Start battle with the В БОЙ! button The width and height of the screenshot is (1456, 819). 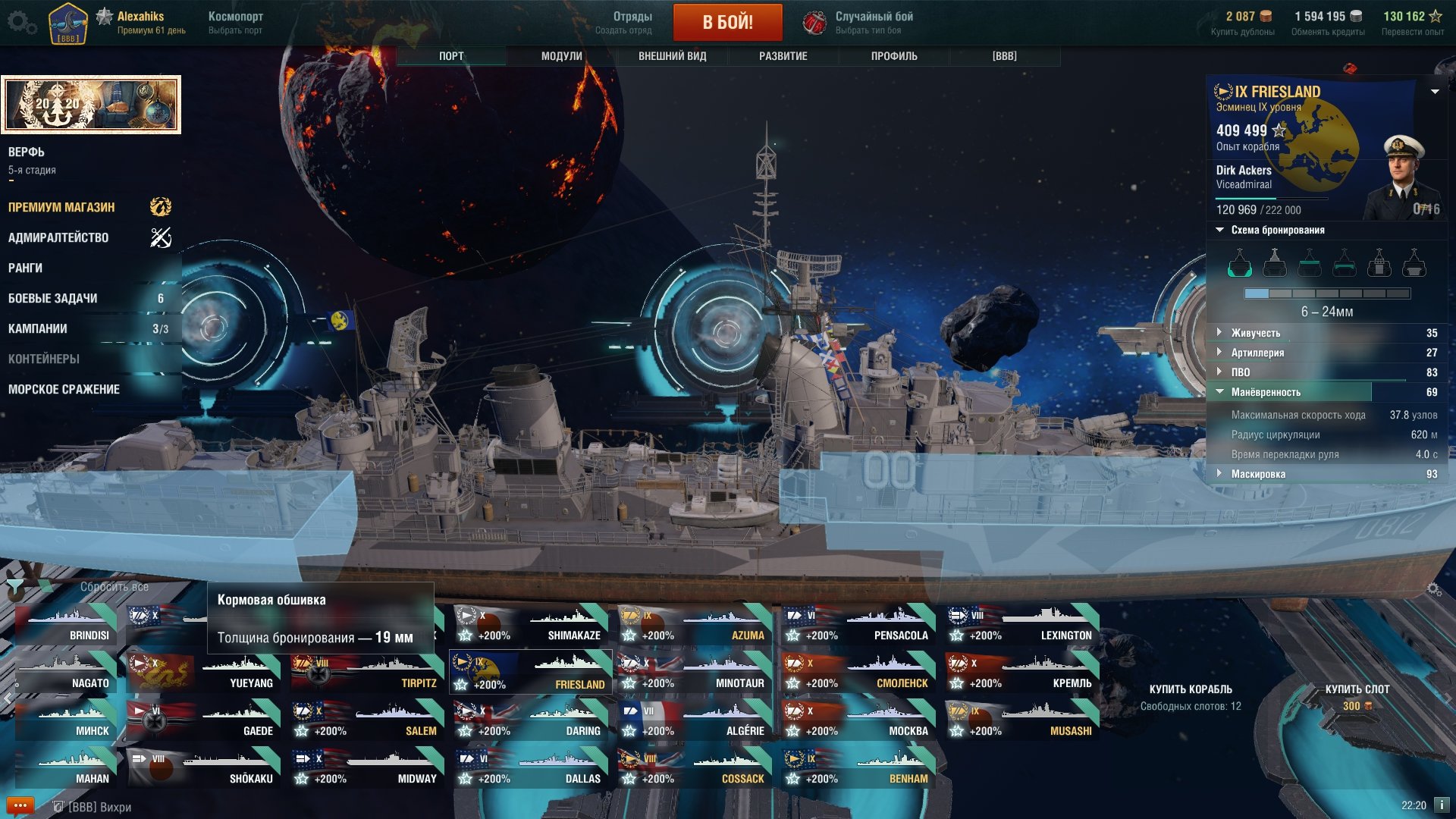[x=727, y=22]
